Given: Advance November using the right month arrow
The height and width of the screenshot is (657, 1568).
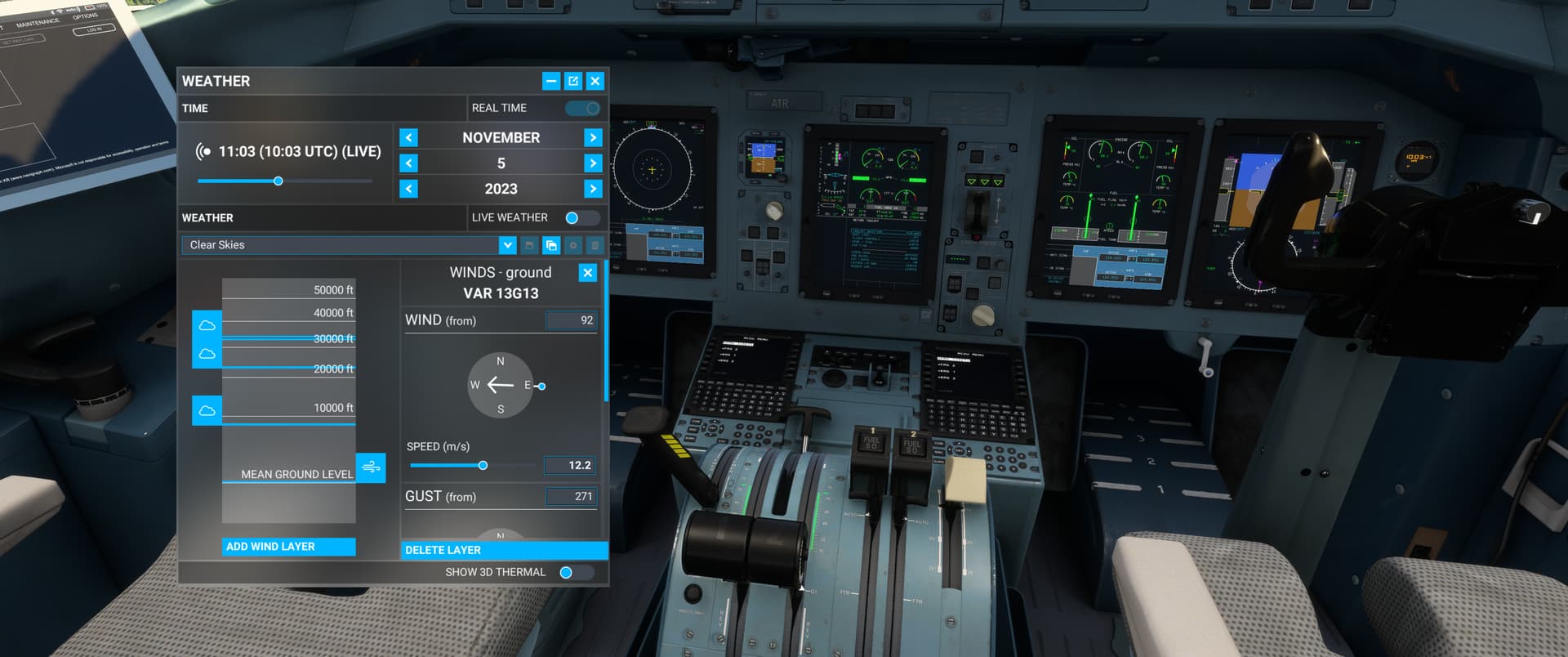Looking at the screenshot, I should coord(593,136).
